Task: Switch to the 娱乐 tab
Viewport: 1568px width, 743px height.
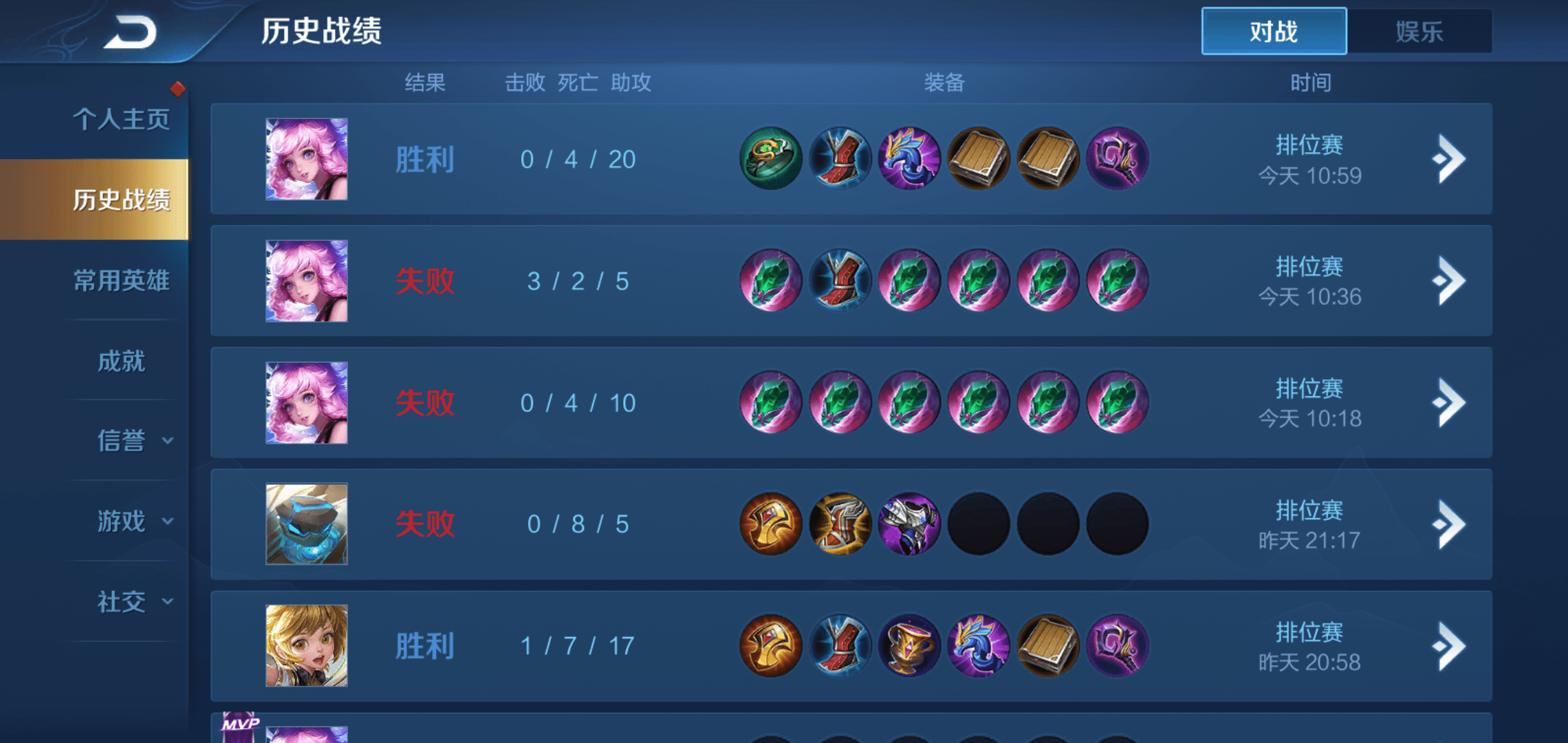Action: 1419,31
